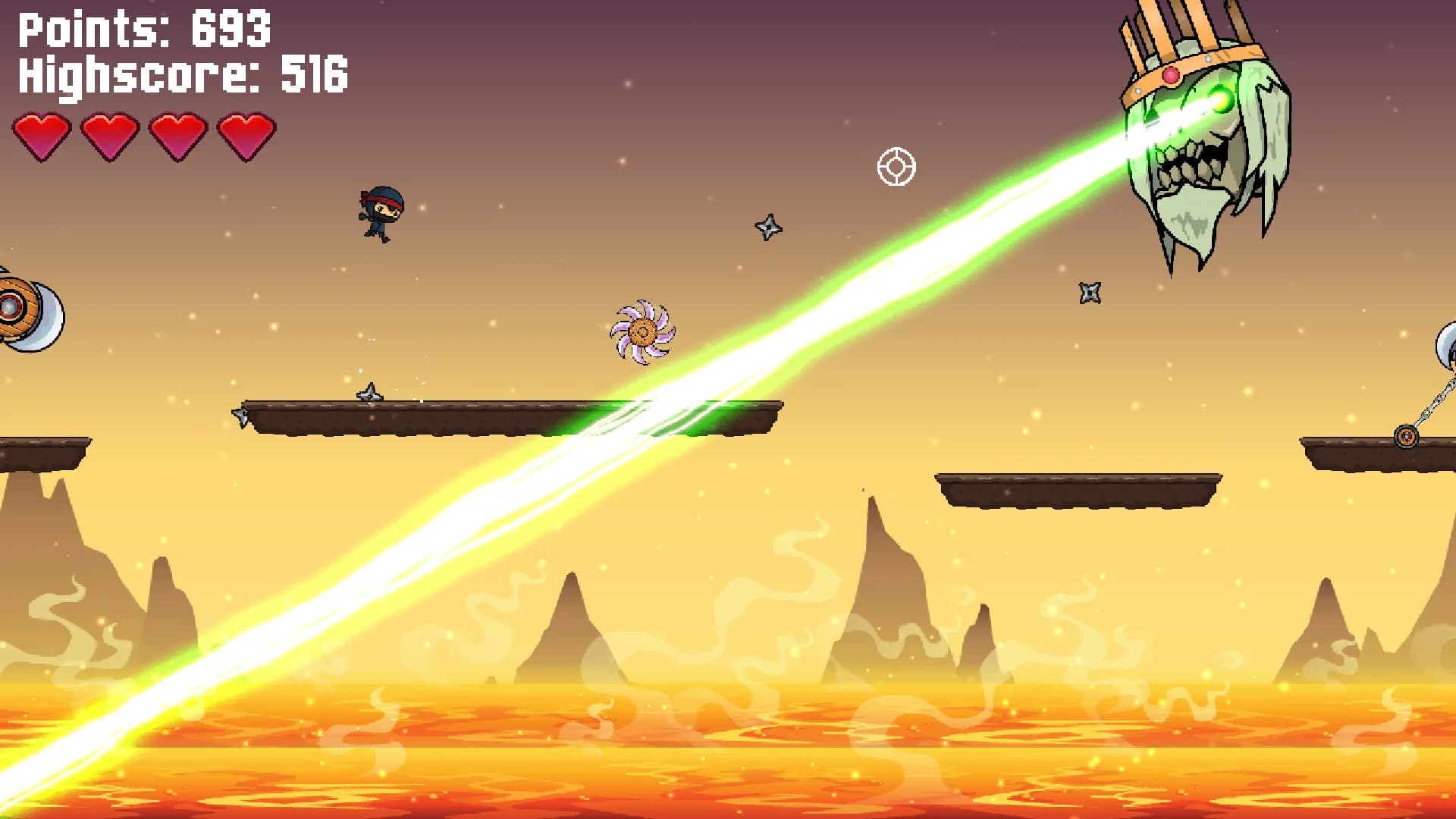Click the shuriken near the ninja
Image resolution: width=1456 pixels, height=819 pixels.
click(768, 227)
